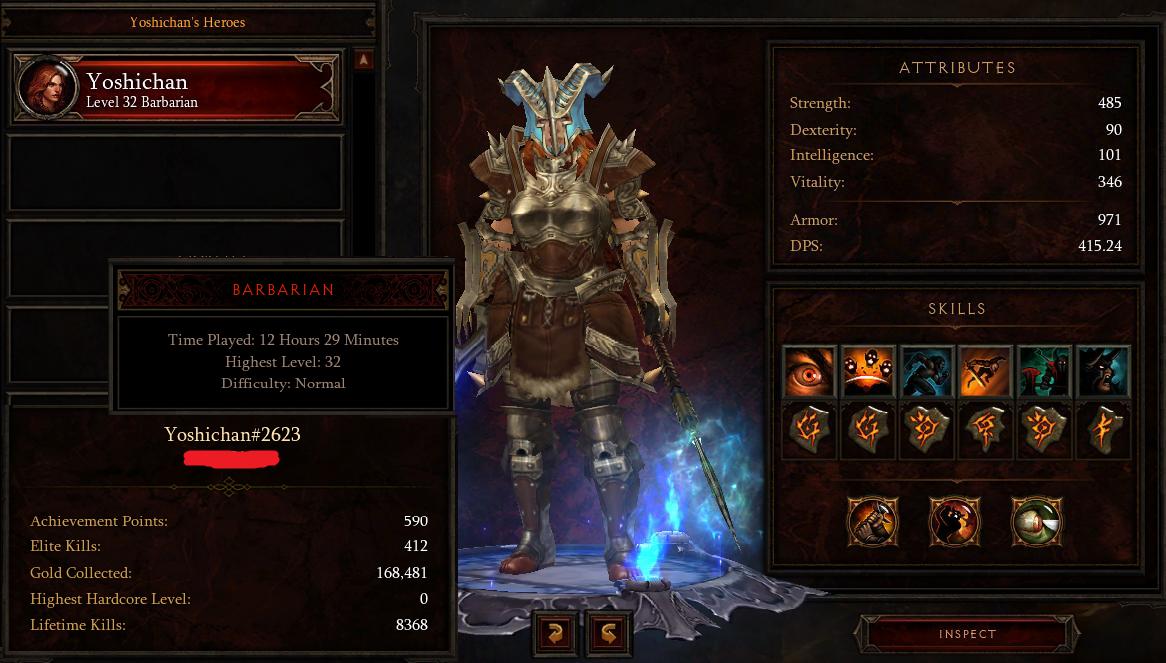Click the hero list scroll-up arrow
Screen dimensions: 1166x663
(363, 61)
